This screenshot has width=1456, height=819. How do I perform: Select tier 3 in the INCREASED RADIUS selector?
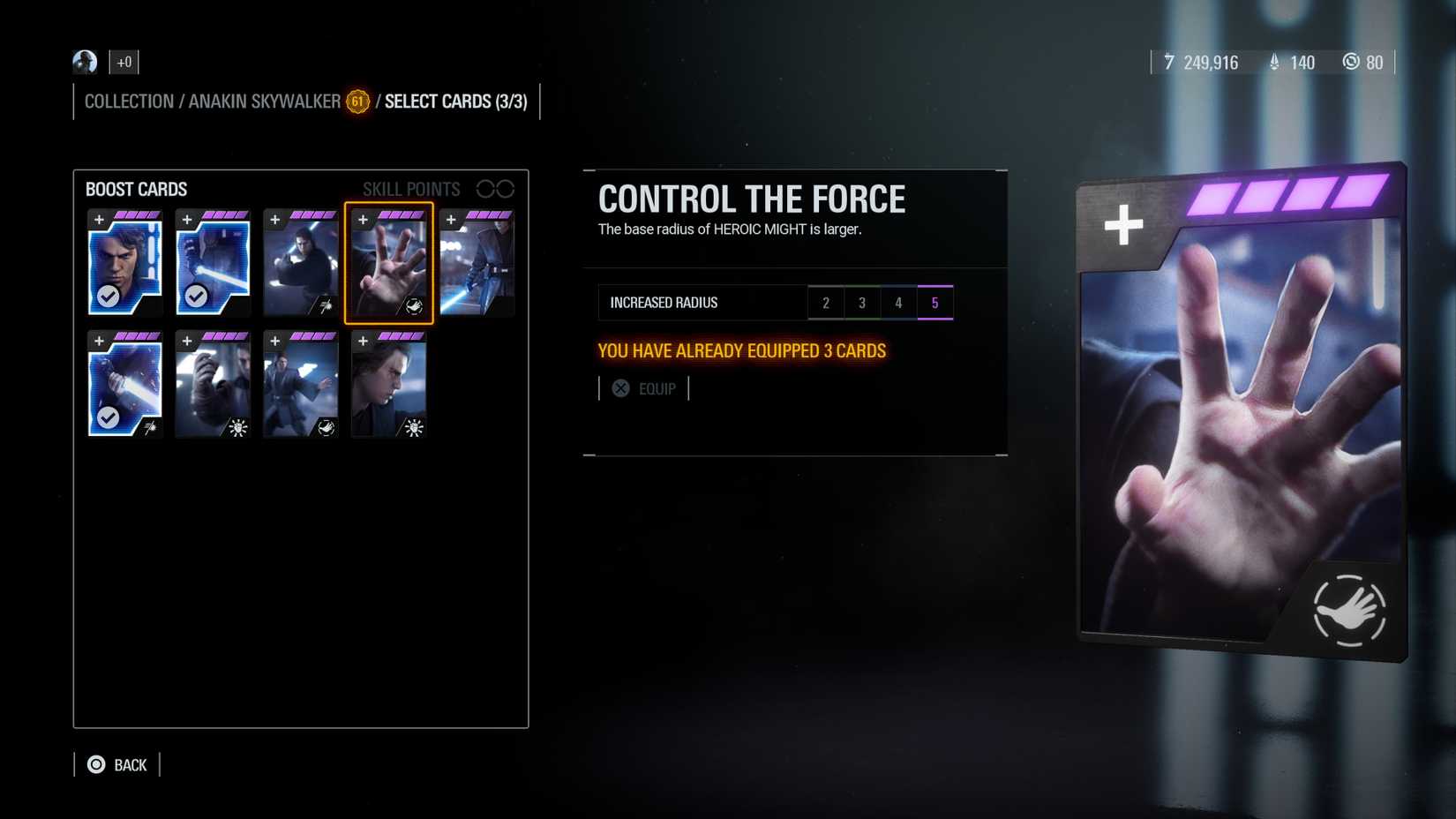pyautogui.click(x=862, y=302)
